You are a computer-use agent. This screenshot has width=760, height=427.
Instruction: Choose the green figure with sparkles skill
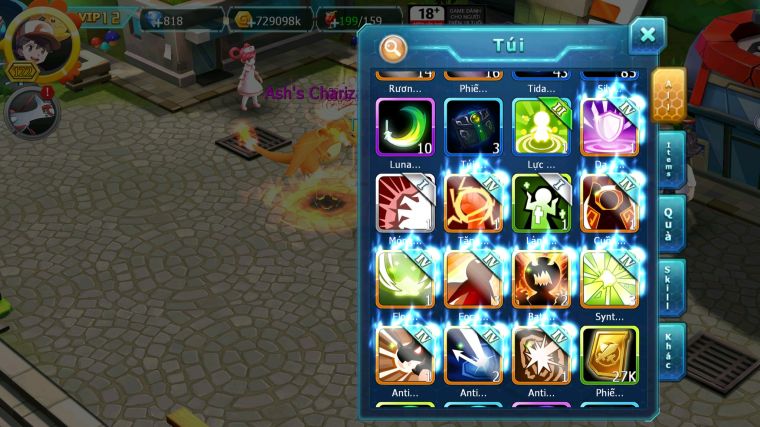541,203
